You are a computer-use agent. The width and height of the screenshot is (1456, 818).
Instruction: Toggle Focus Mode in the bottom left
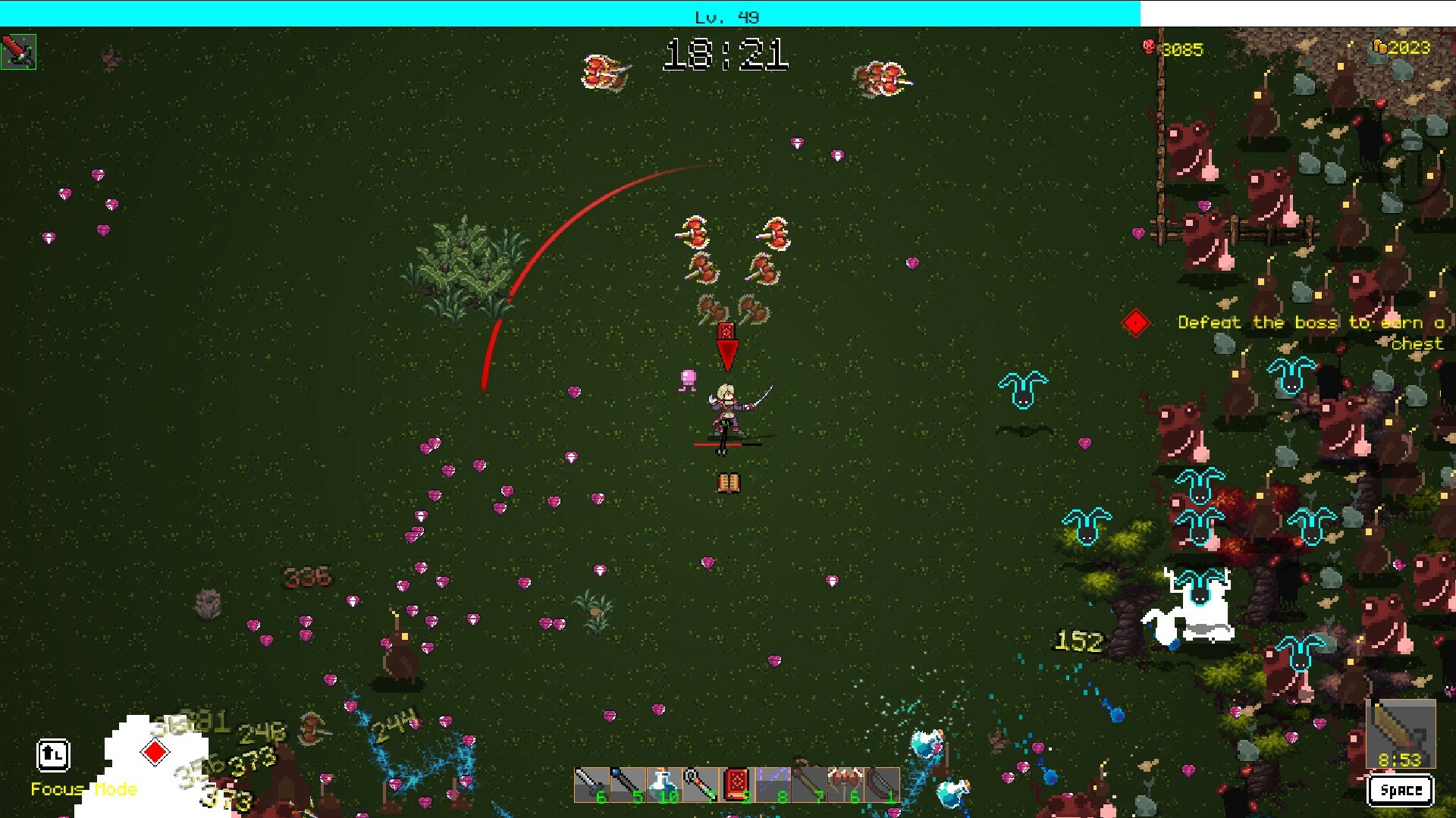tap(52, 756)
